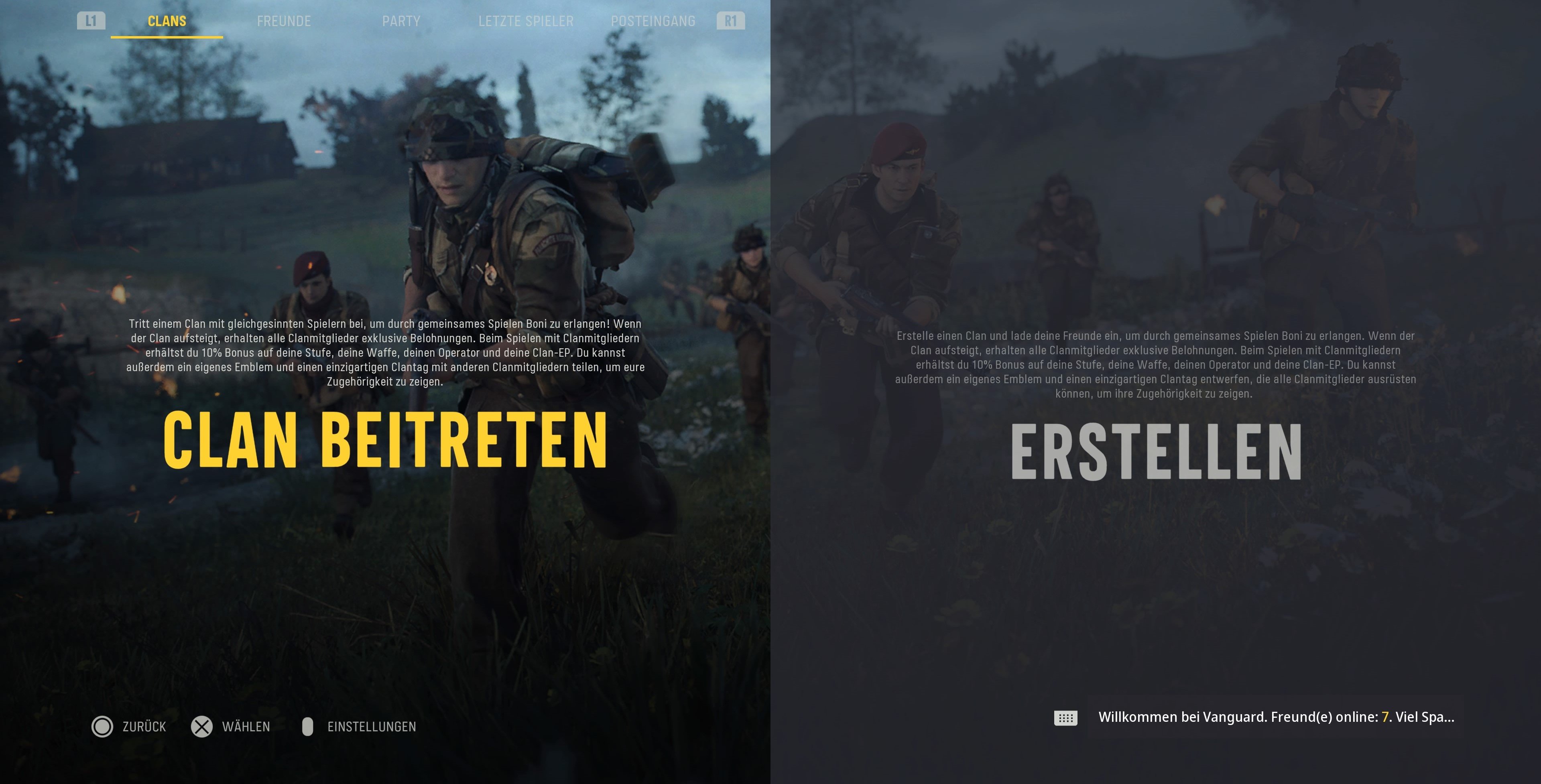Switch to the LETZTE SPIELER tab
Viewport: 1541px width, 784px height.
click(x=526, y=20)
